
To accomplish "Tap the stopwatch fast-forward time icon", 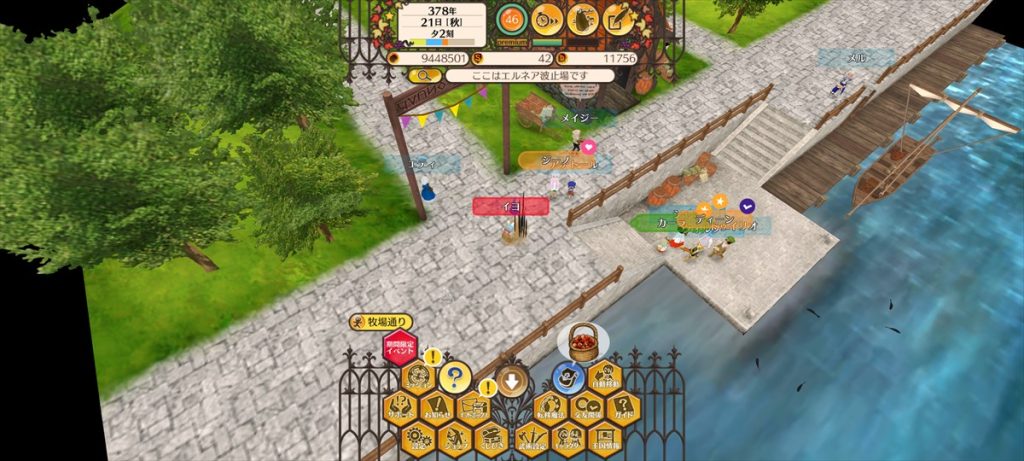I will click(546, 19).
